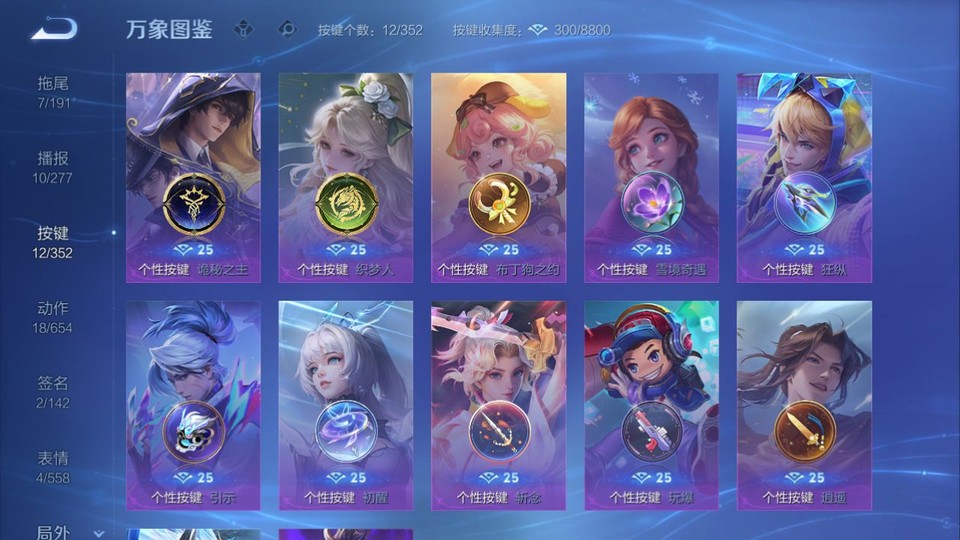This screenshot has width=960, height=540.
Task: Select the 按键 category tab
Action: (x=54, y=241)
